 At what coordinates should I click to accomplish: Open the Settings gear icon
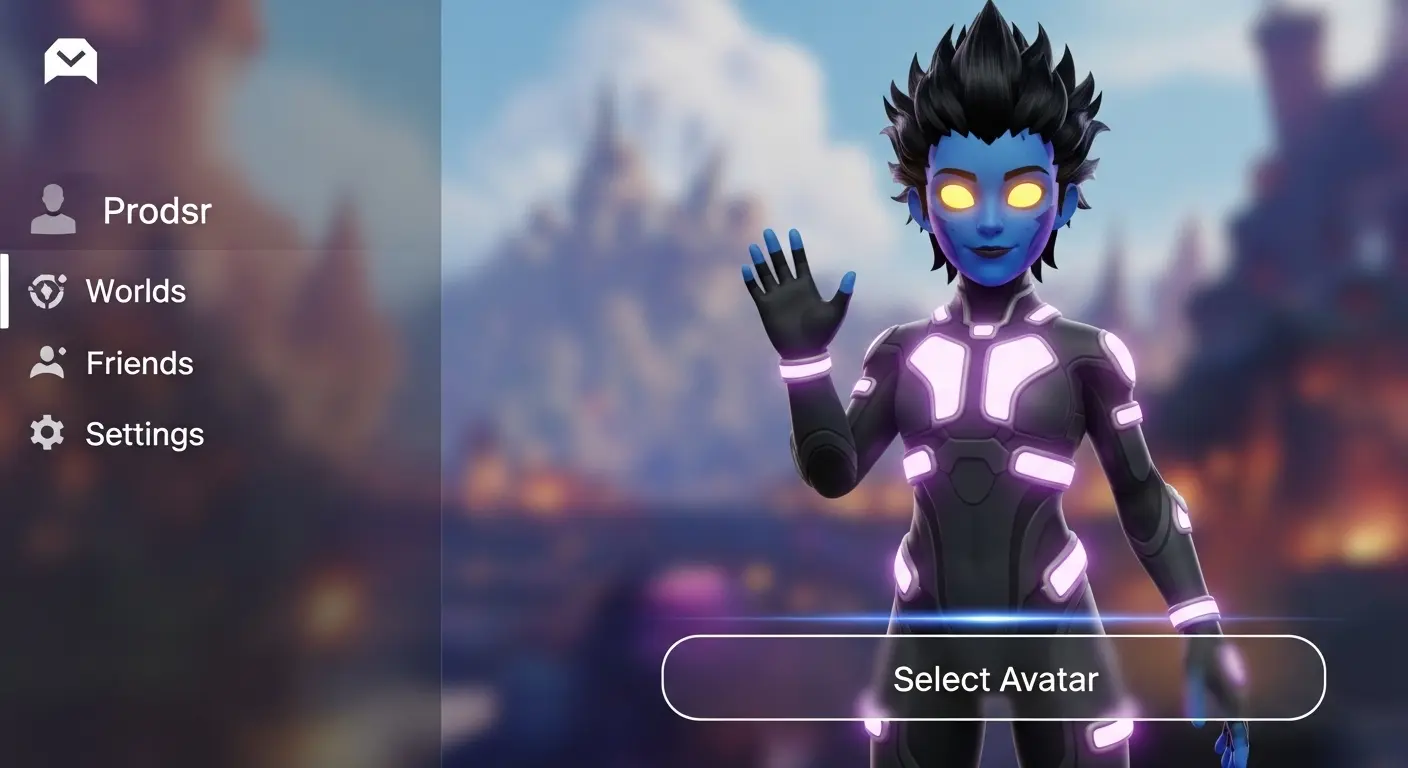(x=48, y=434)
